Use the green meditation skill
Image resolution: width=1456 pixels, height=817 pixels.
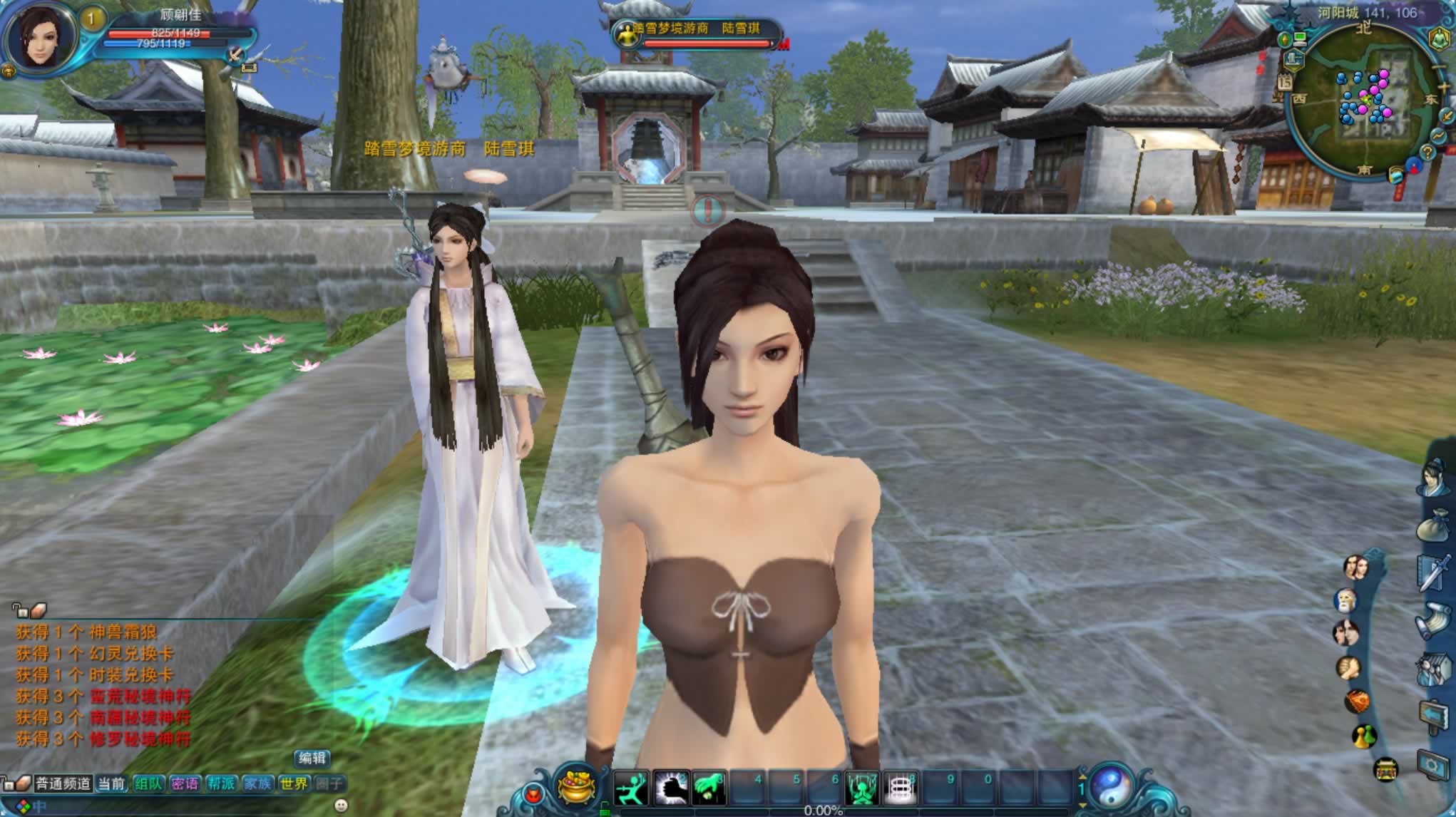click(x=861, y=789)
